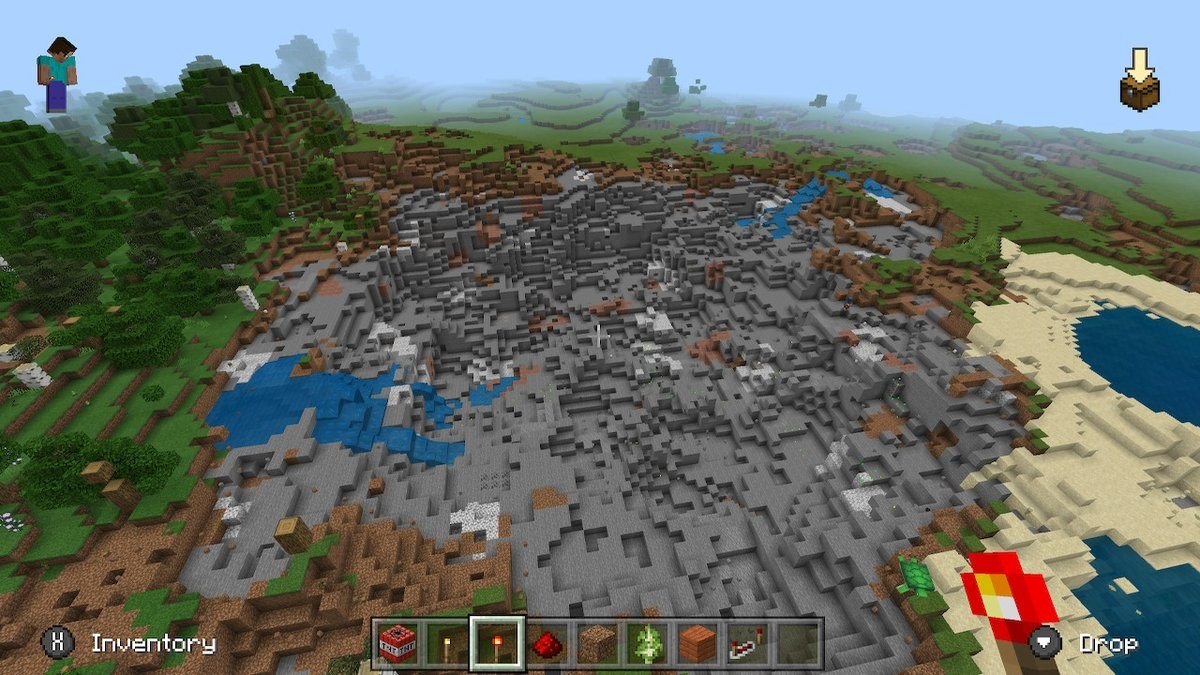Choose the green sapling hotbar slot
The image size is (1200, 675).
tap(648, 643)
